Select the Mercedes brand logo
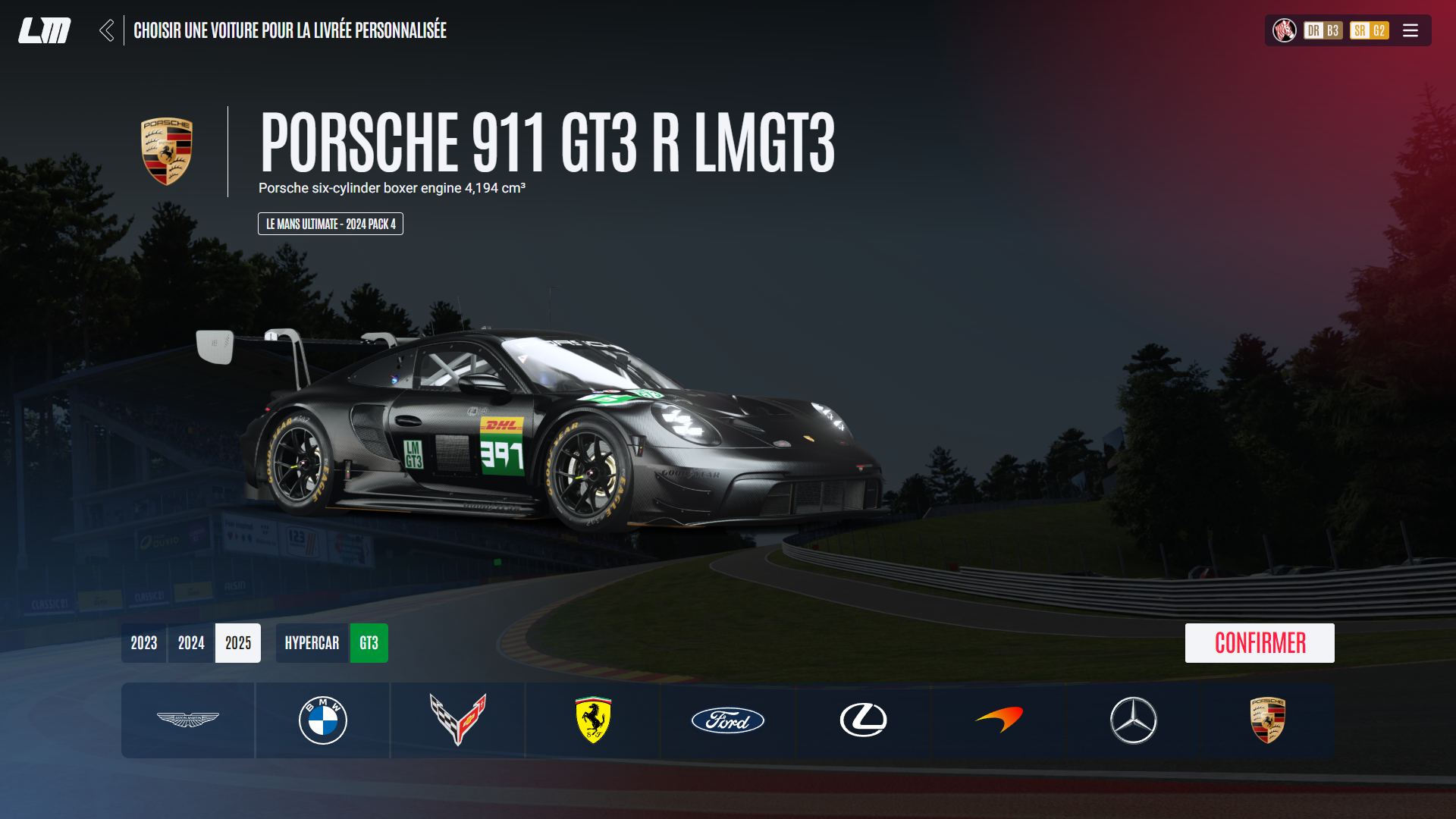The width and height of the screenshot is (1456, 819). coord(1134,720)
